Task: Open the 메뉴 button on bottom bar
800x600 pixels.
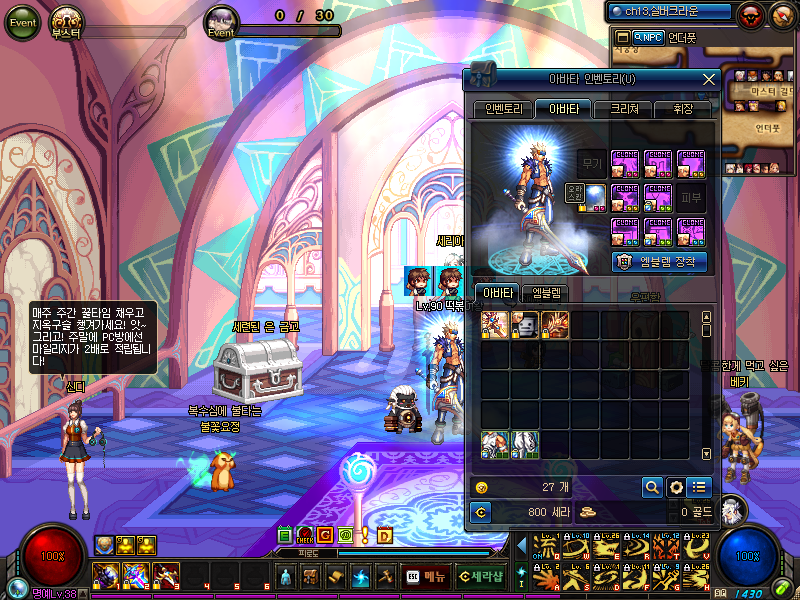Action: coord(426,576)
